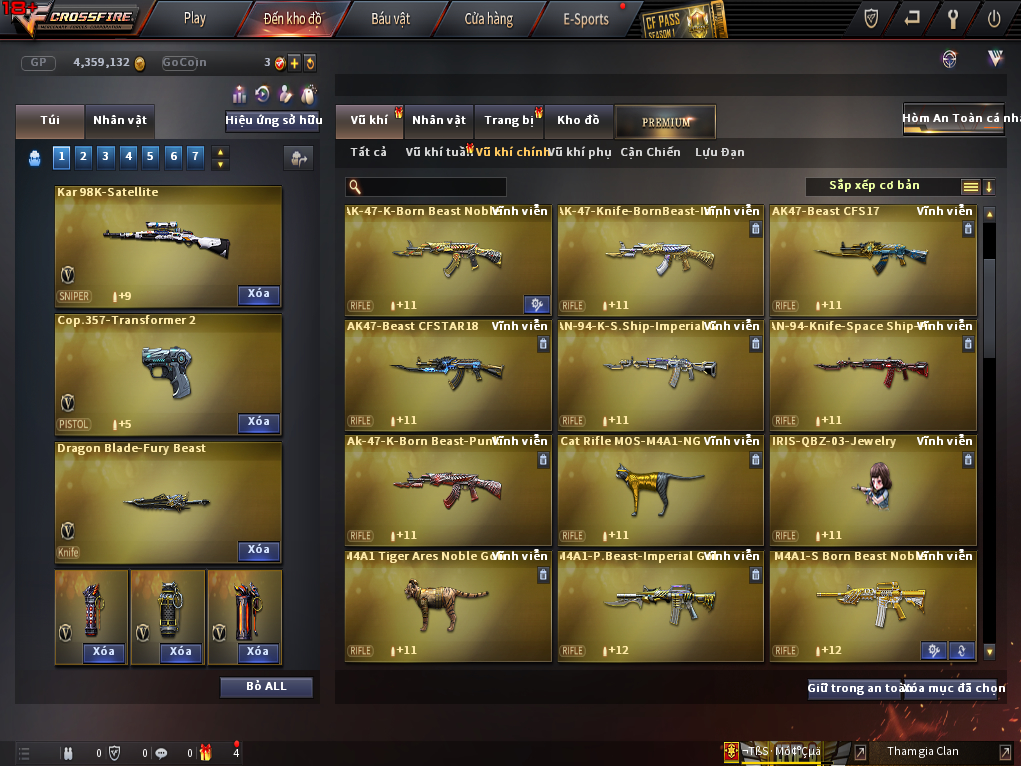Open the E-Sports section

[585, 18]
